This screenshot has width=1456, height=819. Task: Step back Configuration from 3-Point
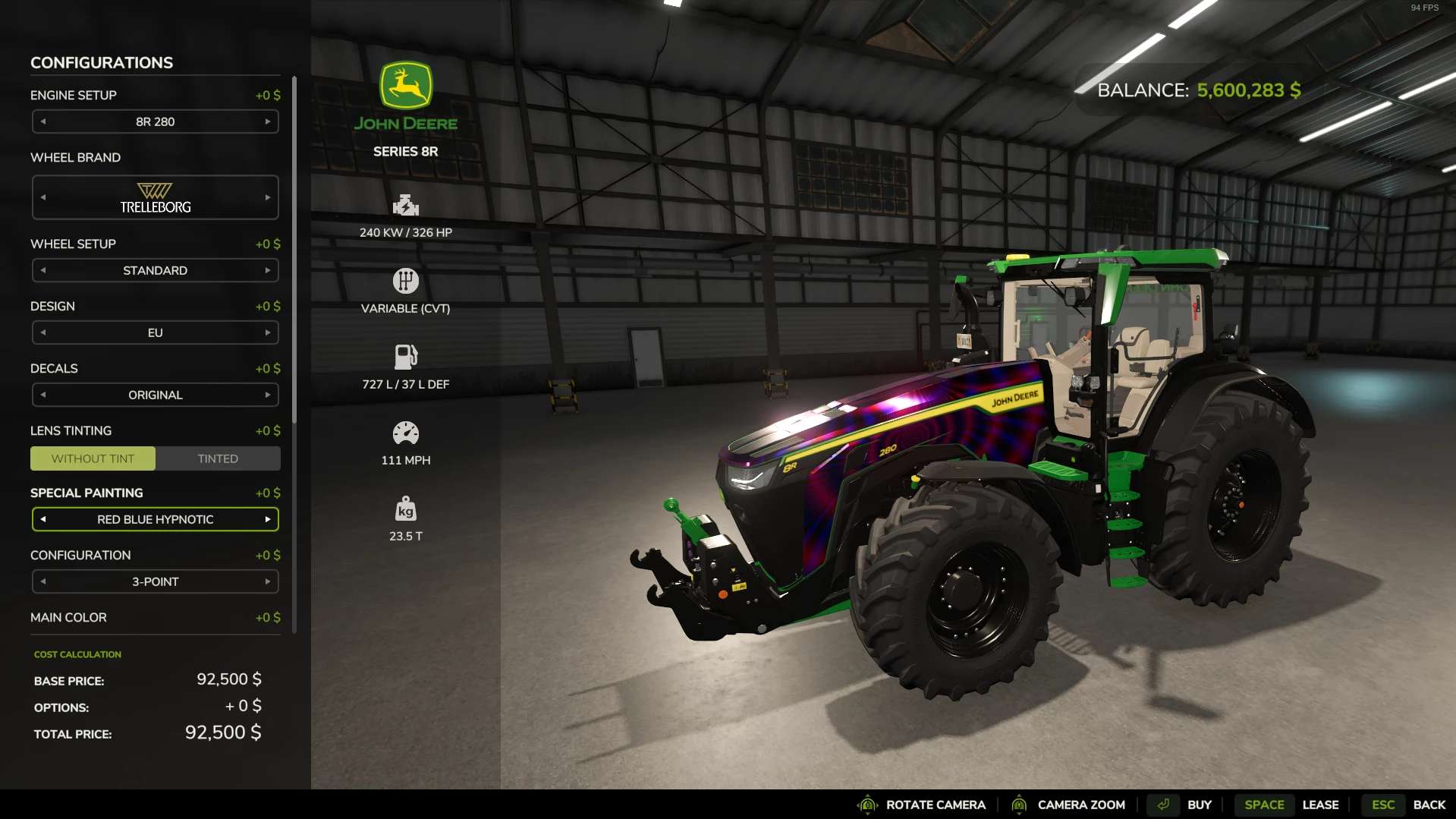tap(43, 581)
